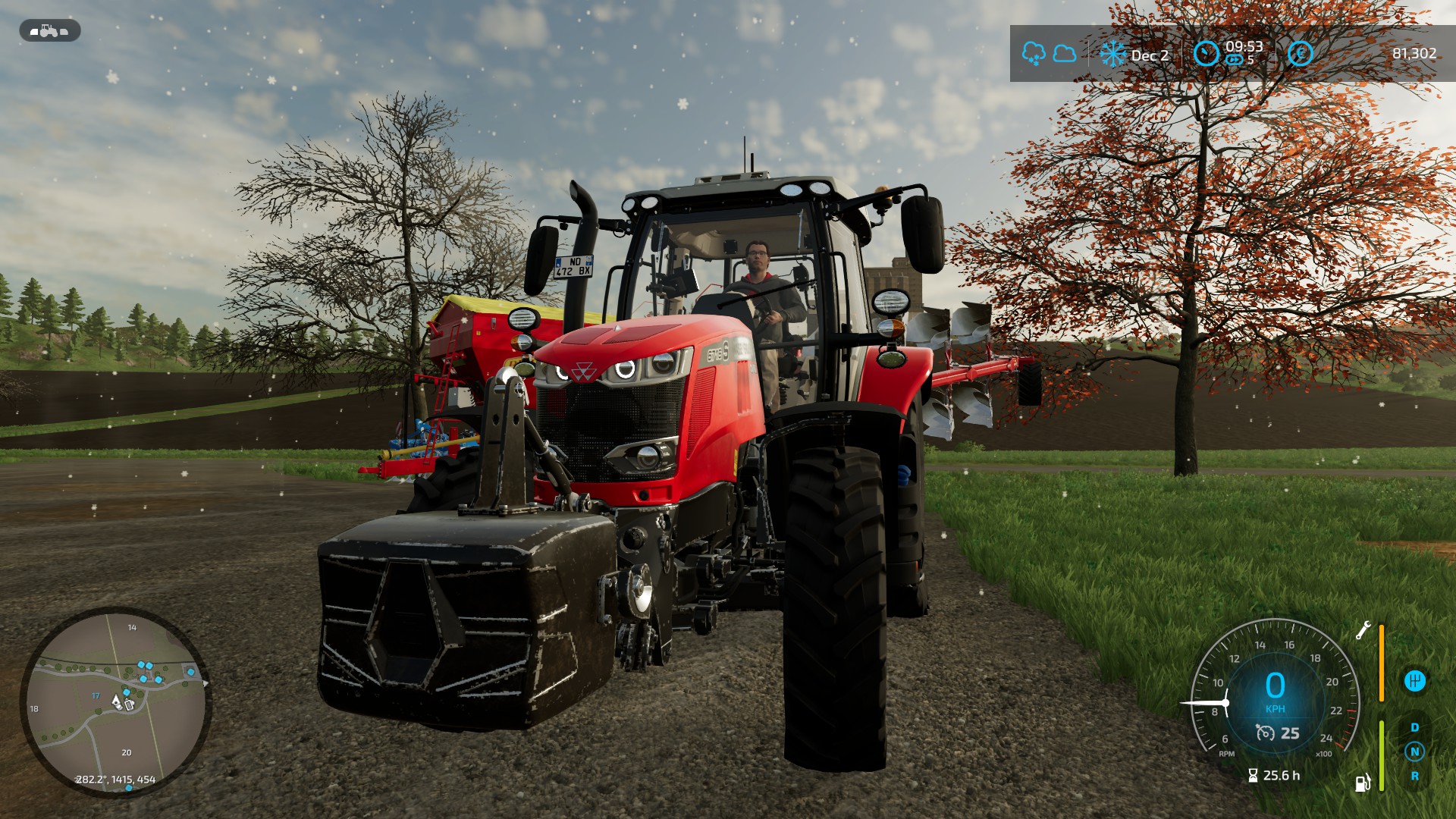This screenshot has height=819, width=1456.
Task: Switch to the D drive indicator
Action: [x=1414, y=728]
